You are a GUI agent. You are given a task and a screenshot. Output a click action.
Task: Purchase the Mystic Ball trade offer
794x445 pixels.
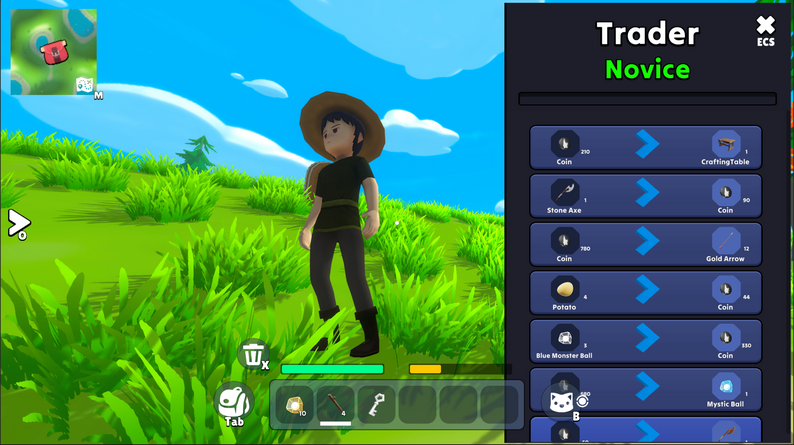(645, 389)
